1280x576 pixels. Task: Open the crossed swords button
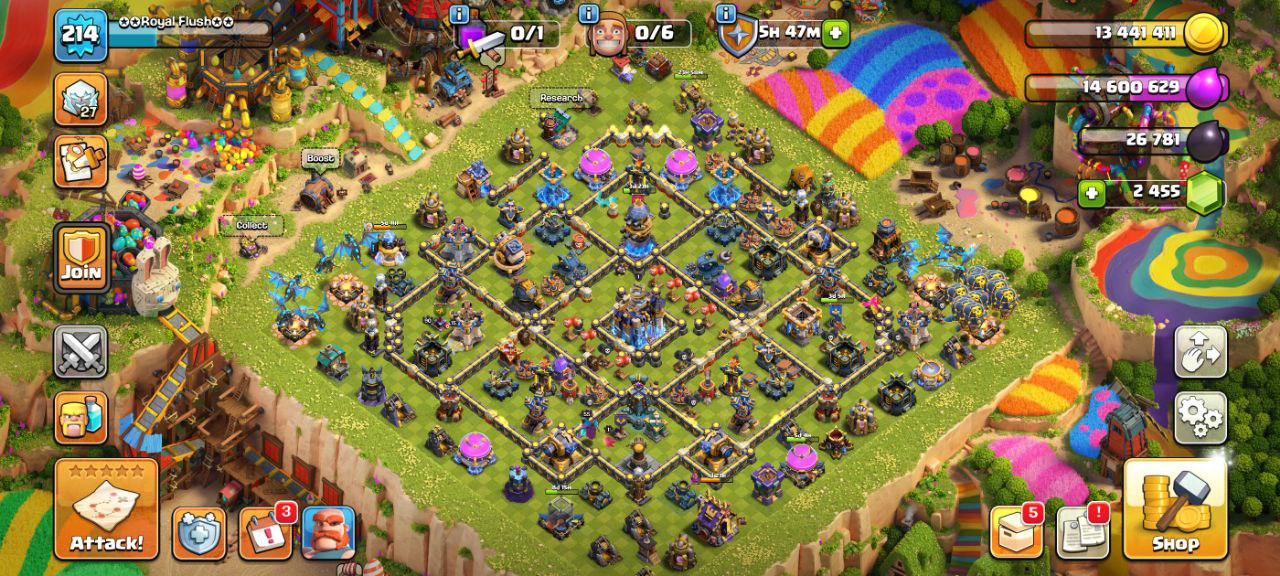(81, 352)
